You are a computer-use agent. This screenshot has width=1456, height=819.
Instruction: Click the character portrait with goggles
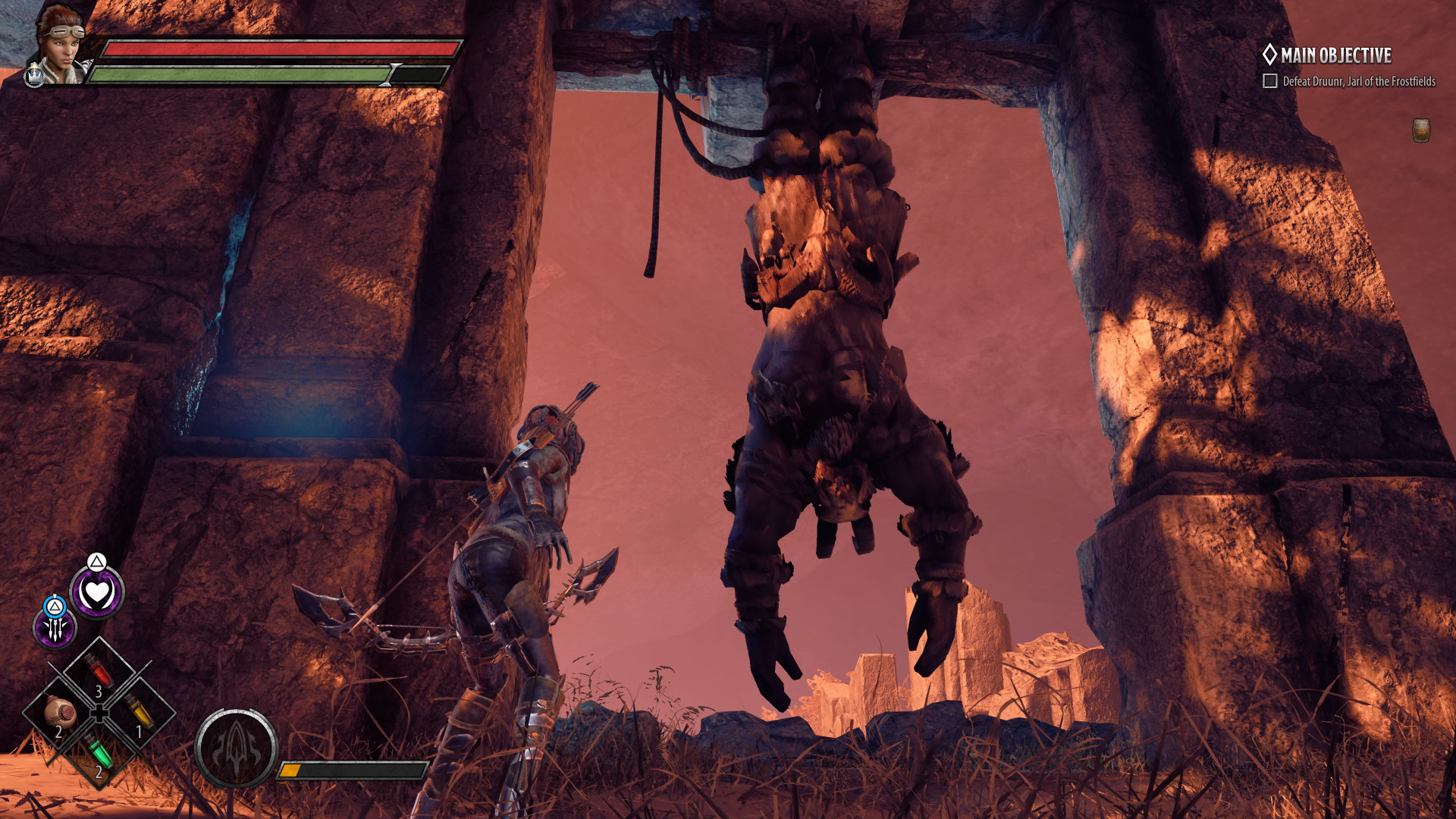click(x=59, y=42)
